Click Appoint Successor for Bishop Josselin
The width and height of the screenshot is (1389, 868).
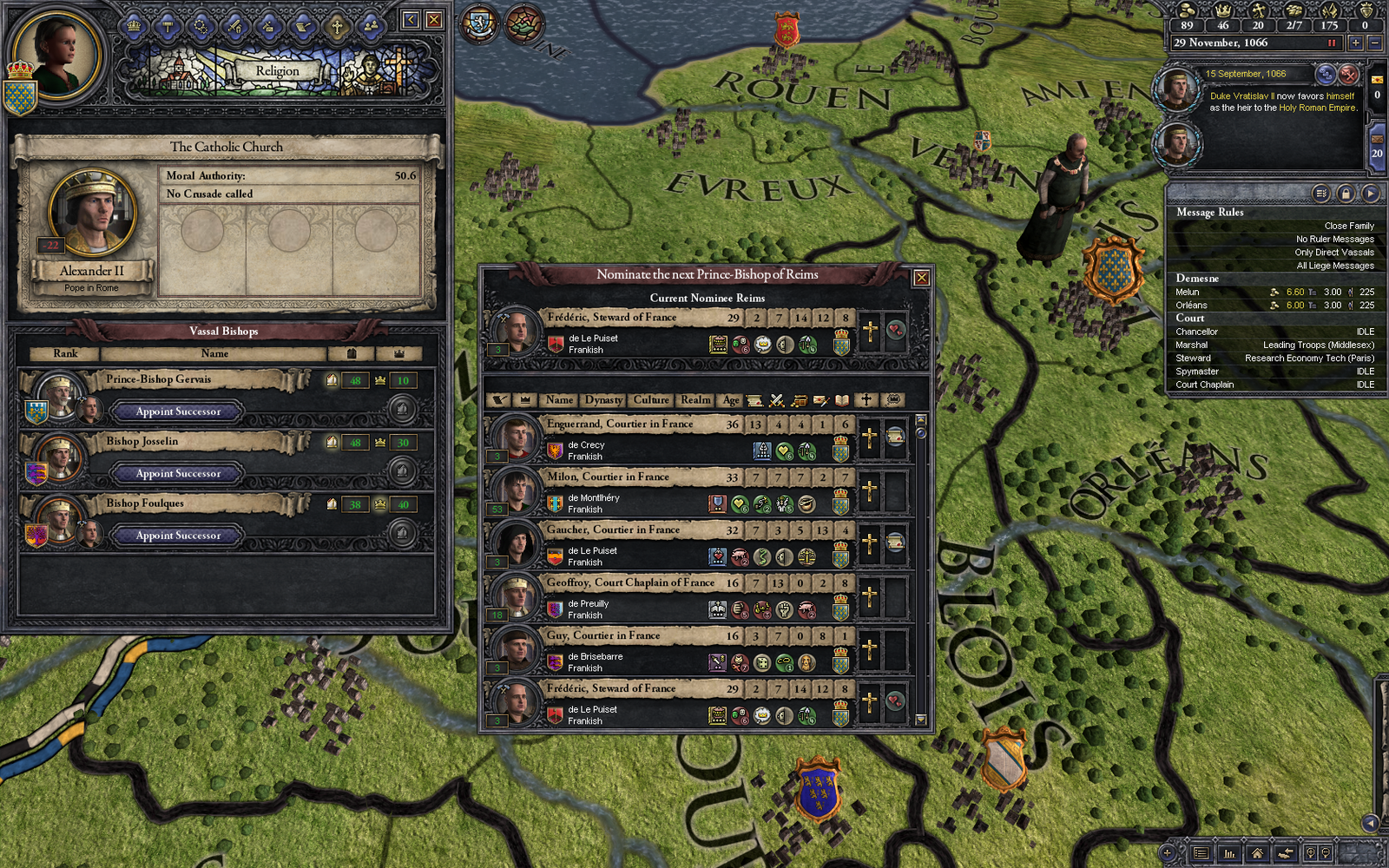pos(176,473)
